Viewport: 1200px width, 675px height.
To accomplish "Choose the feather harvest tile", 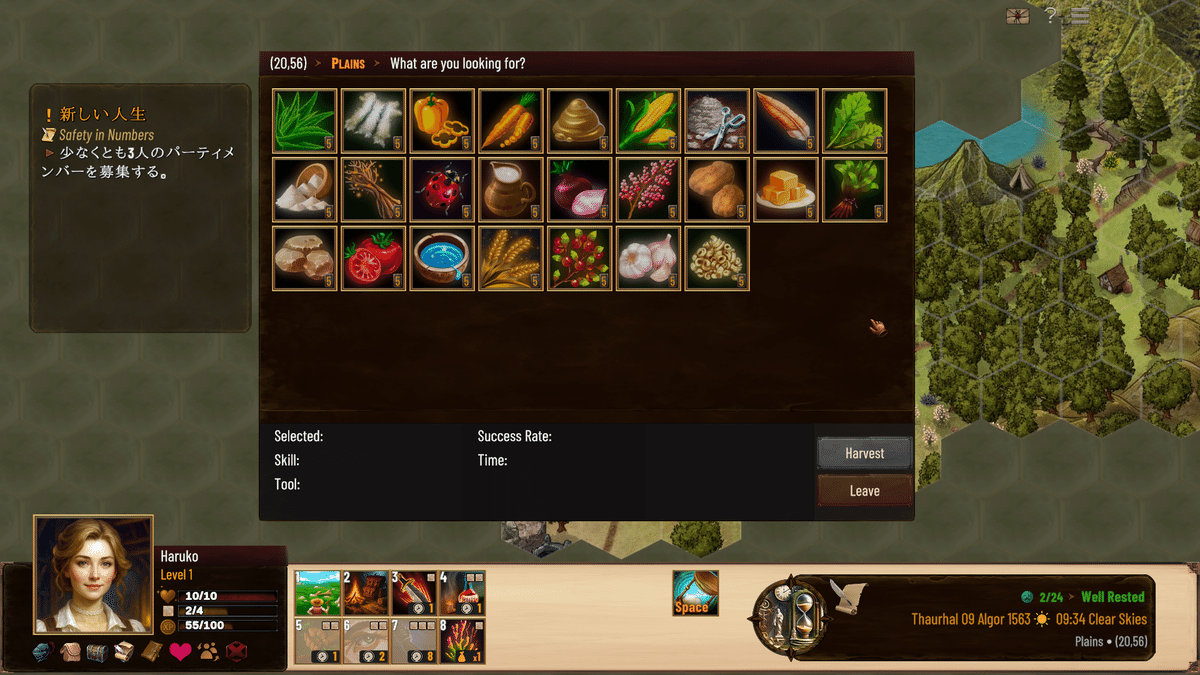I will [x=785, y=121].
